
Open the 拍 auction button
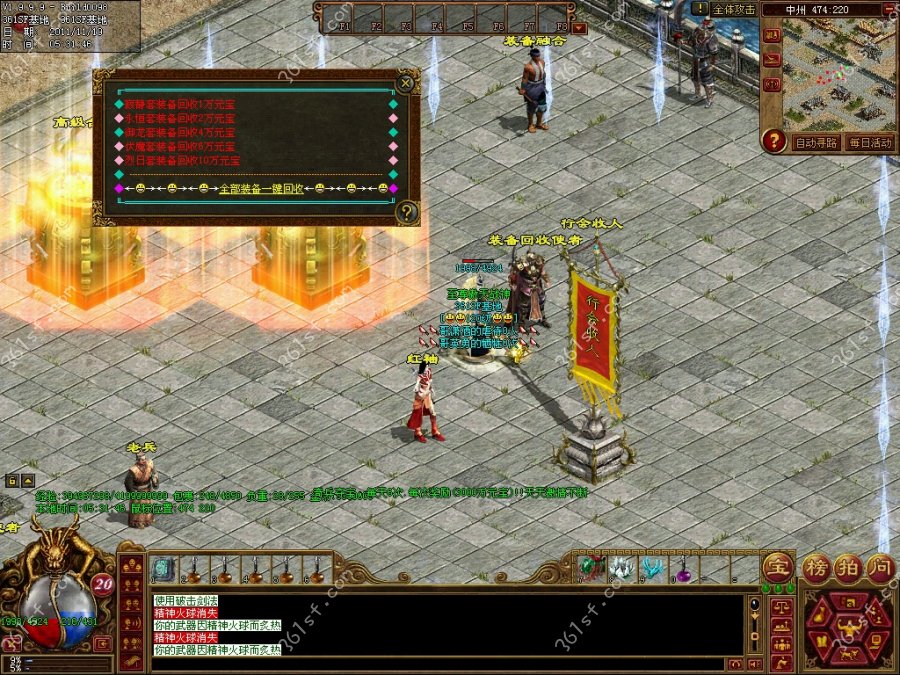coord(848,566)
